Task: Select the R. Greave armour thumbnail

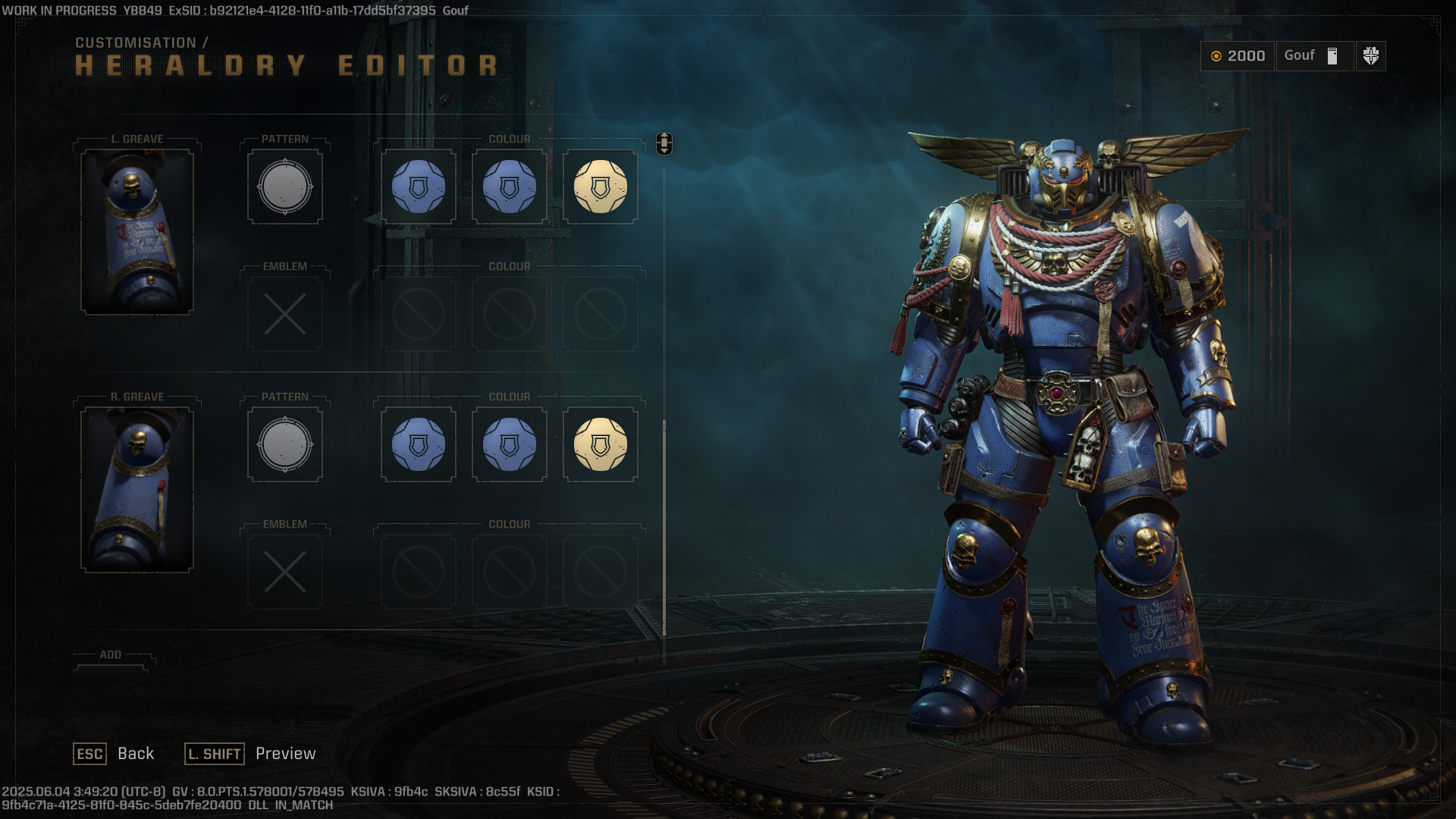Action: [137, 489]
